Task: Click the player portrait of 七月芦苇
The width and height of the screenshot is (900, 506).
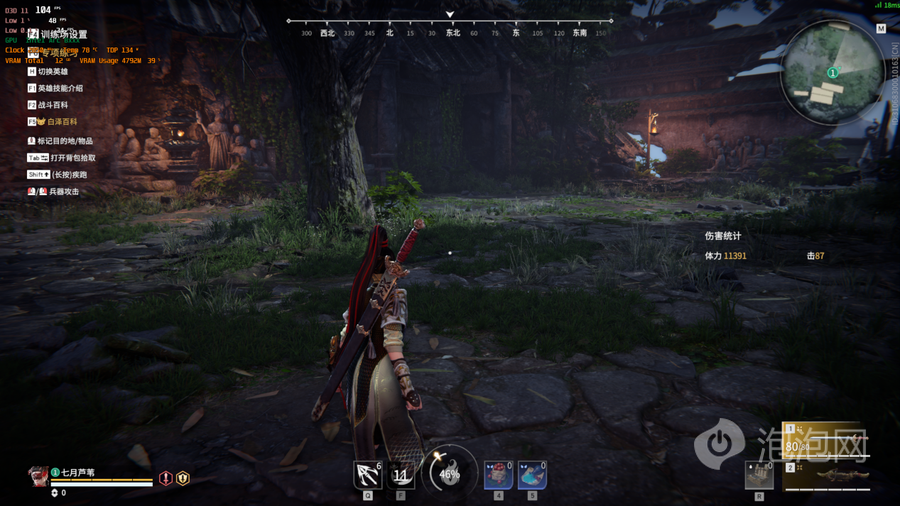Action: [38, 475]
